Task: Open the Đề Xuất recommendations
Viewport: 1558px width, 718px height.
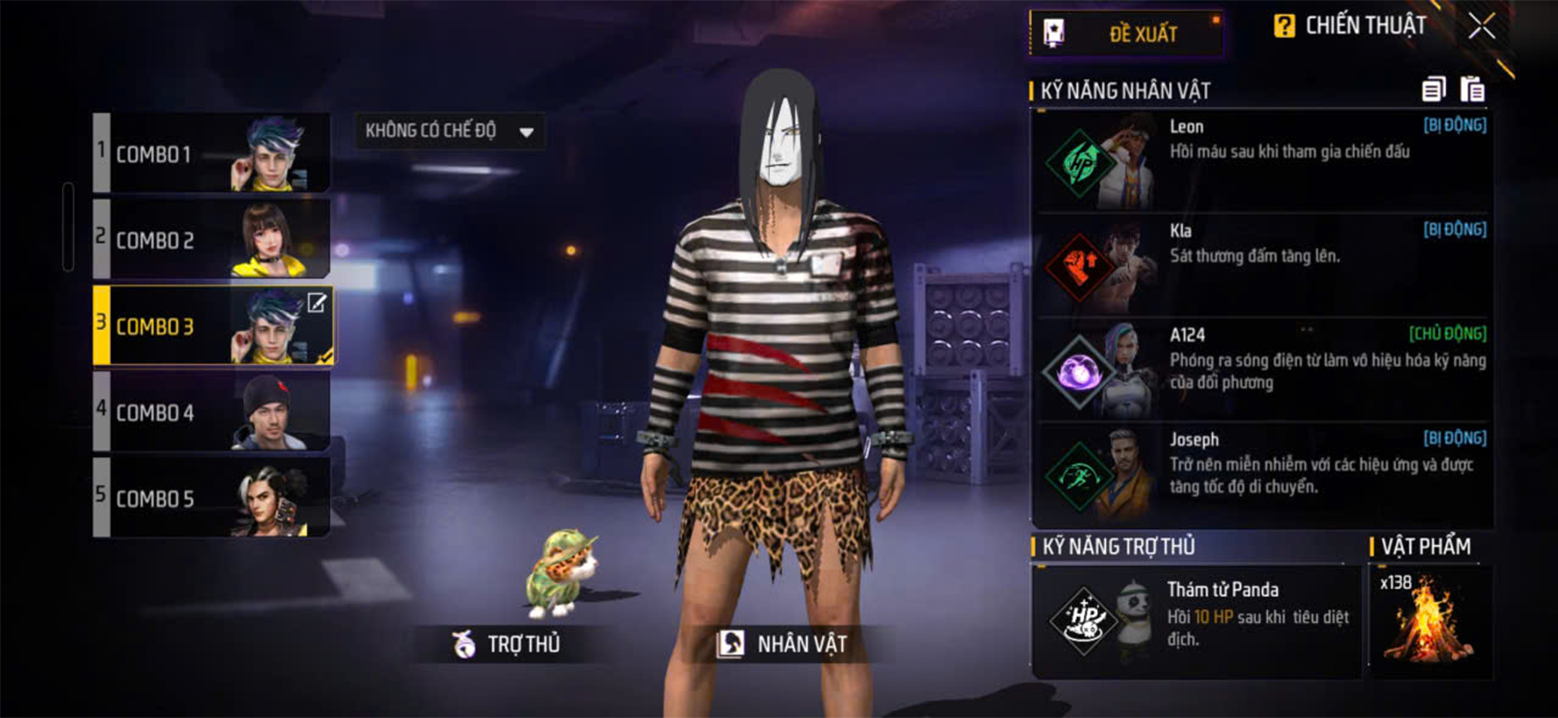Action: pos(1126,34)
